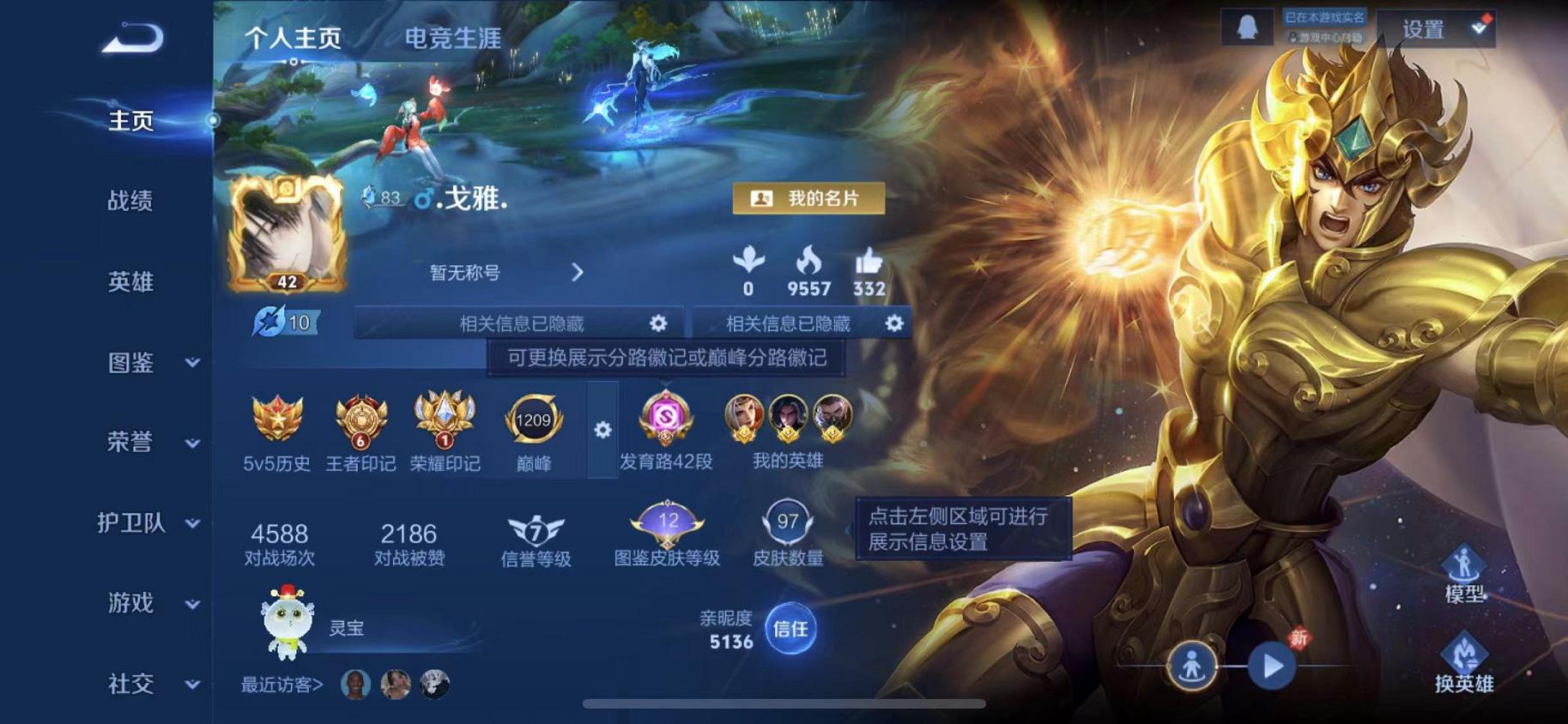The height and width of the screenshot is (724, 1568).
Task: Open the 暂无称号 title selector arrow
Action: pyautogui.click(x=577, y=270)
